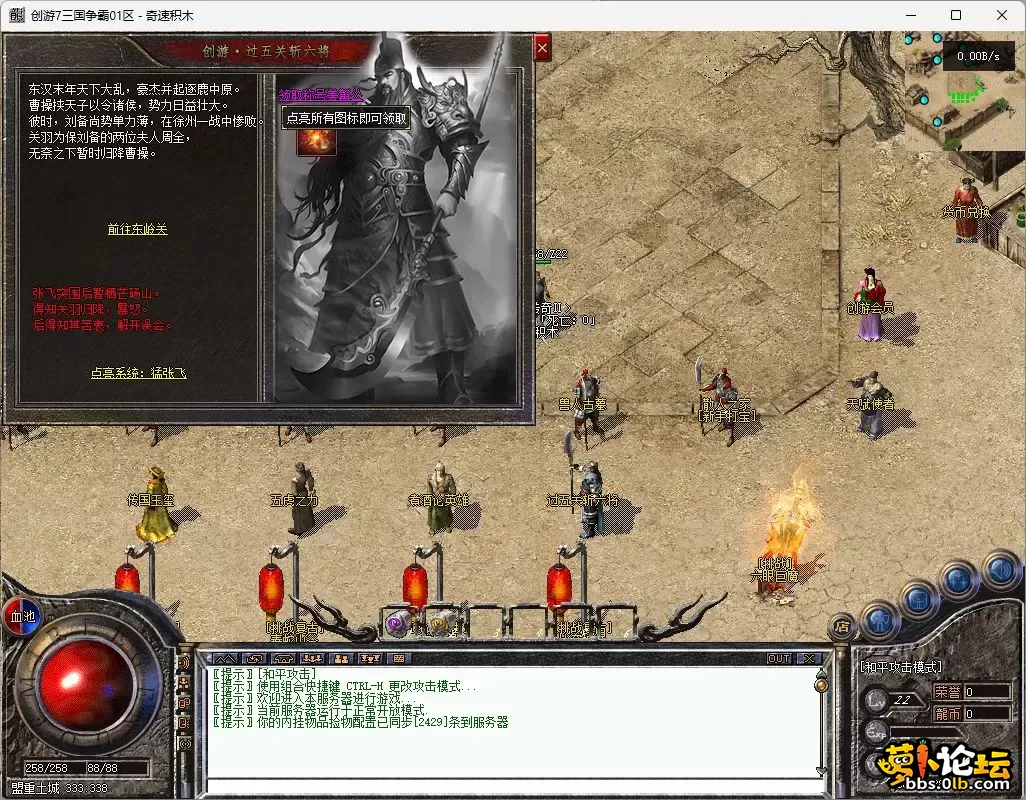Use the purple orb item in the quick bar
This screenshot has width=1026, height=800.
coord(398,625)
